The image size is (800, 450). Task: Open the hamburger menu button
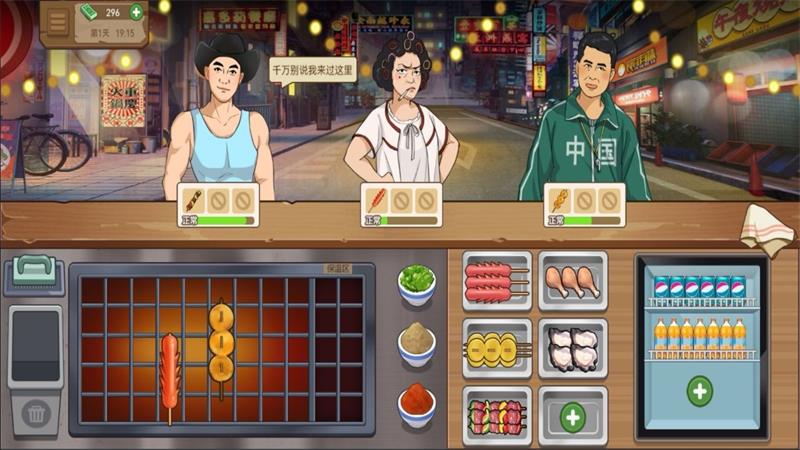[58, 20]
